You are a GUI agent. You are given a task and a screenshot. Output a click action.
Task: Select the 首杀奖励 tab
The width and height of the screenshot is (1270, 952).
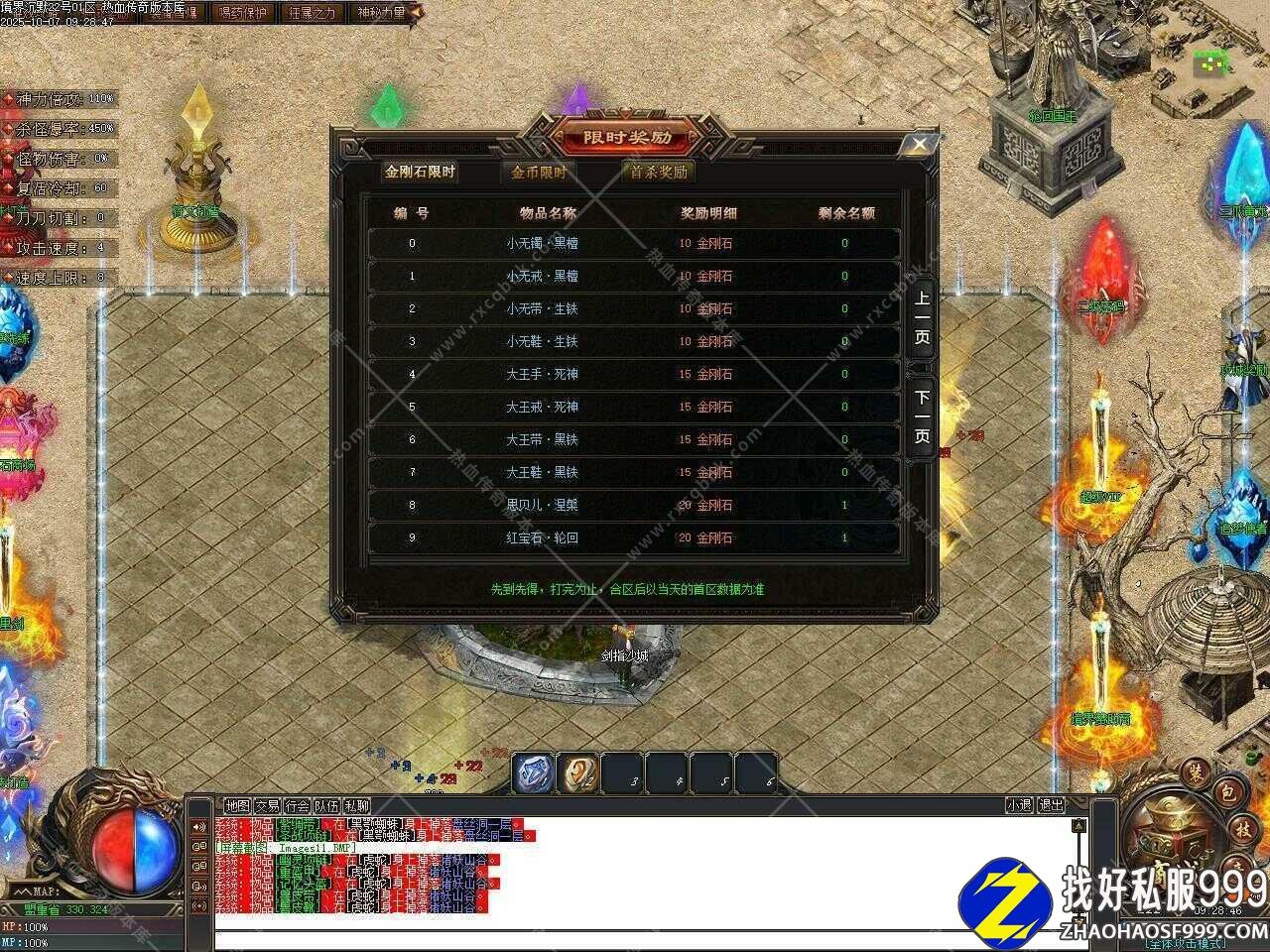(x=658, y=172)
